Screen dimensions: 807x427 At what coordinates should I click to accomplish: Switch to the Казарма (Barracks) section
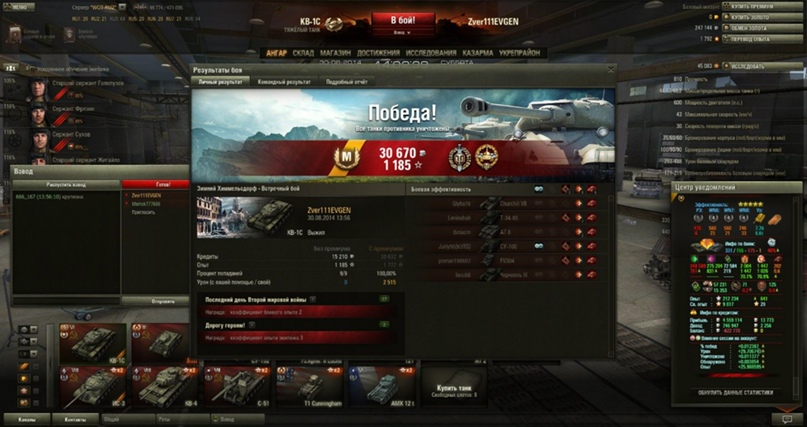coord(477,53)
